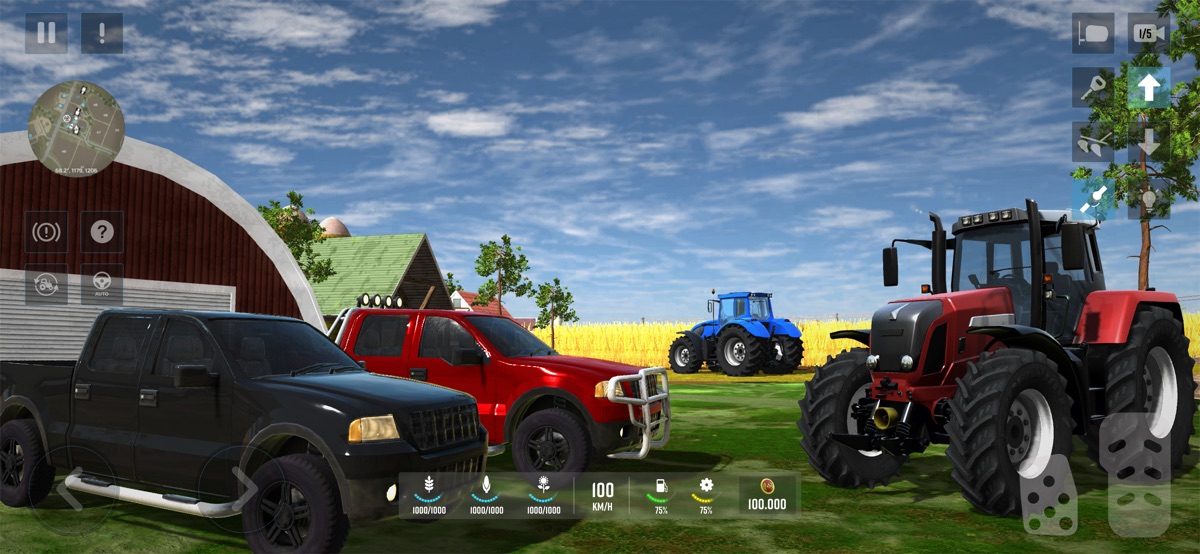Viewport: 1200px width, 554px height.
Task: Open the exclamation mark alert button
Action: click(x=102, y=33)
